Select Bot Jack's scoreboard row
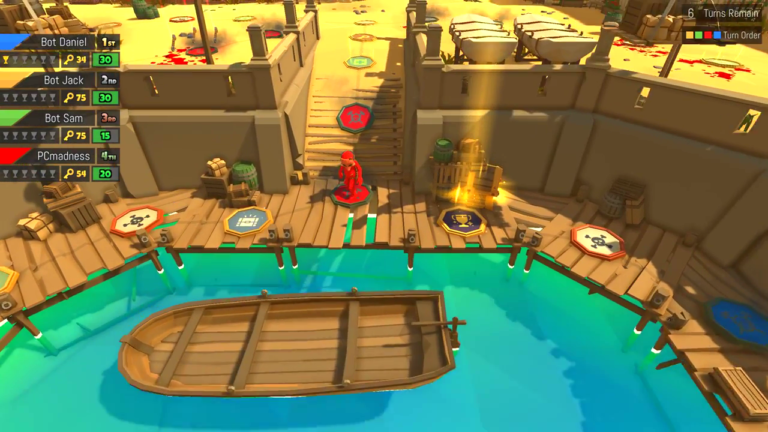 (60, 89)
